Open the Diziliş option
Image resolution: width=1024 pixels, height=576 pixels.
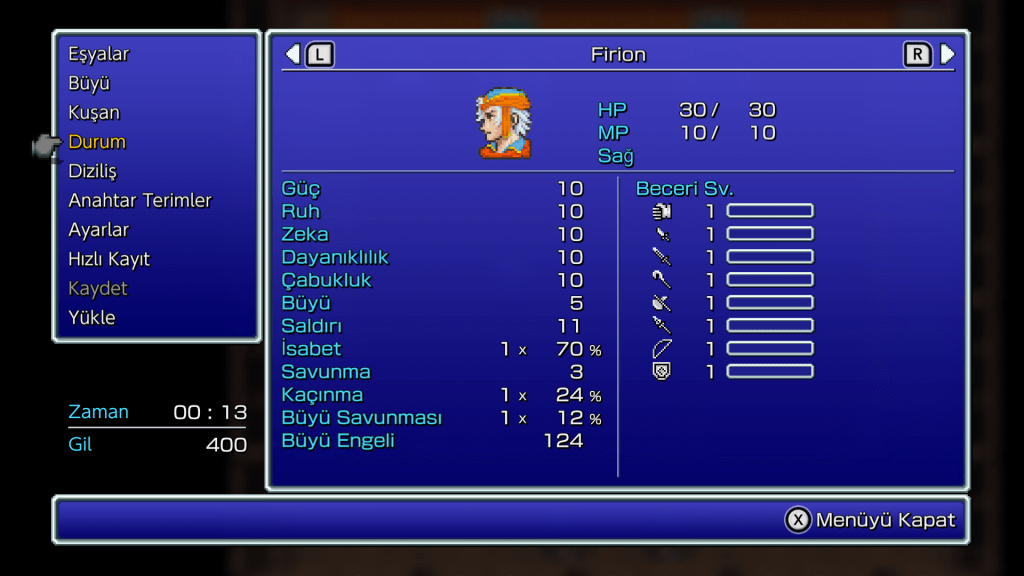(x=92, y=171)
